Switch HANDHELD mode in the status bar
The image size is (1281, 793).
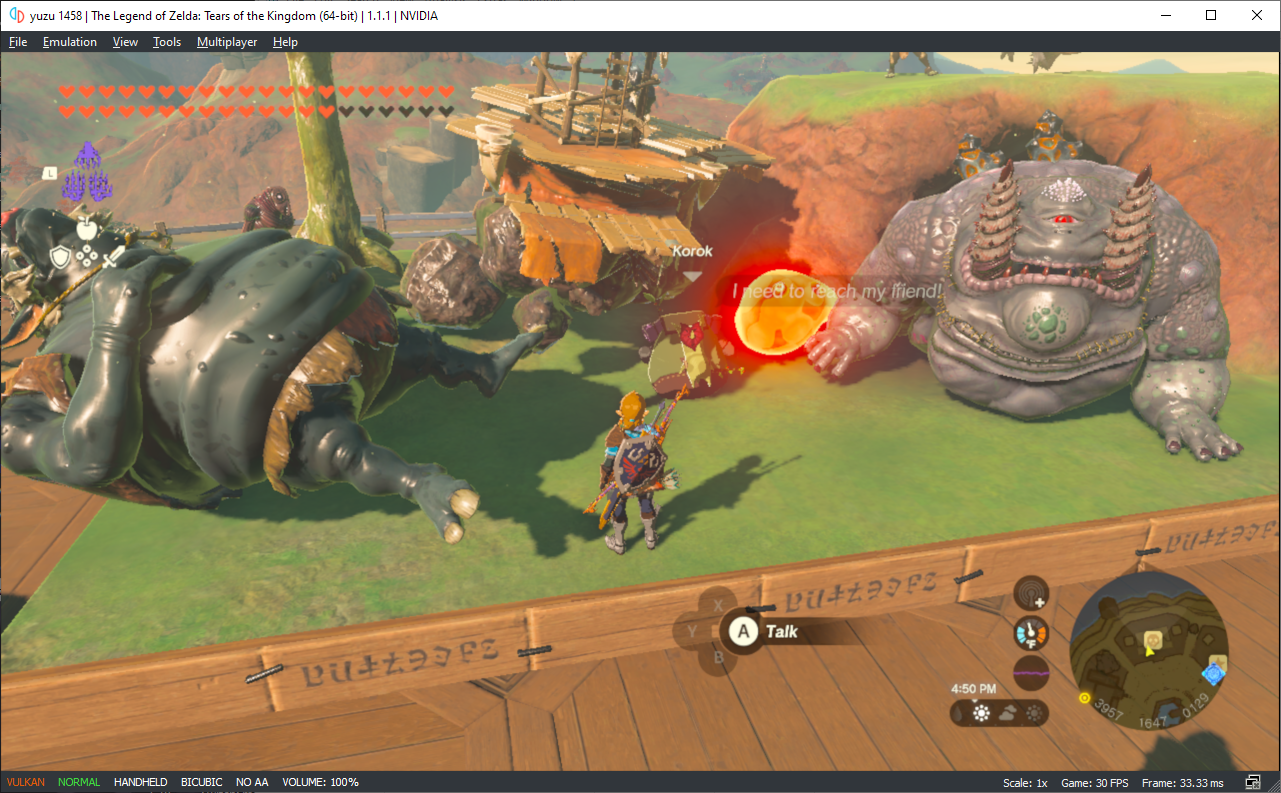coord(140,781)
